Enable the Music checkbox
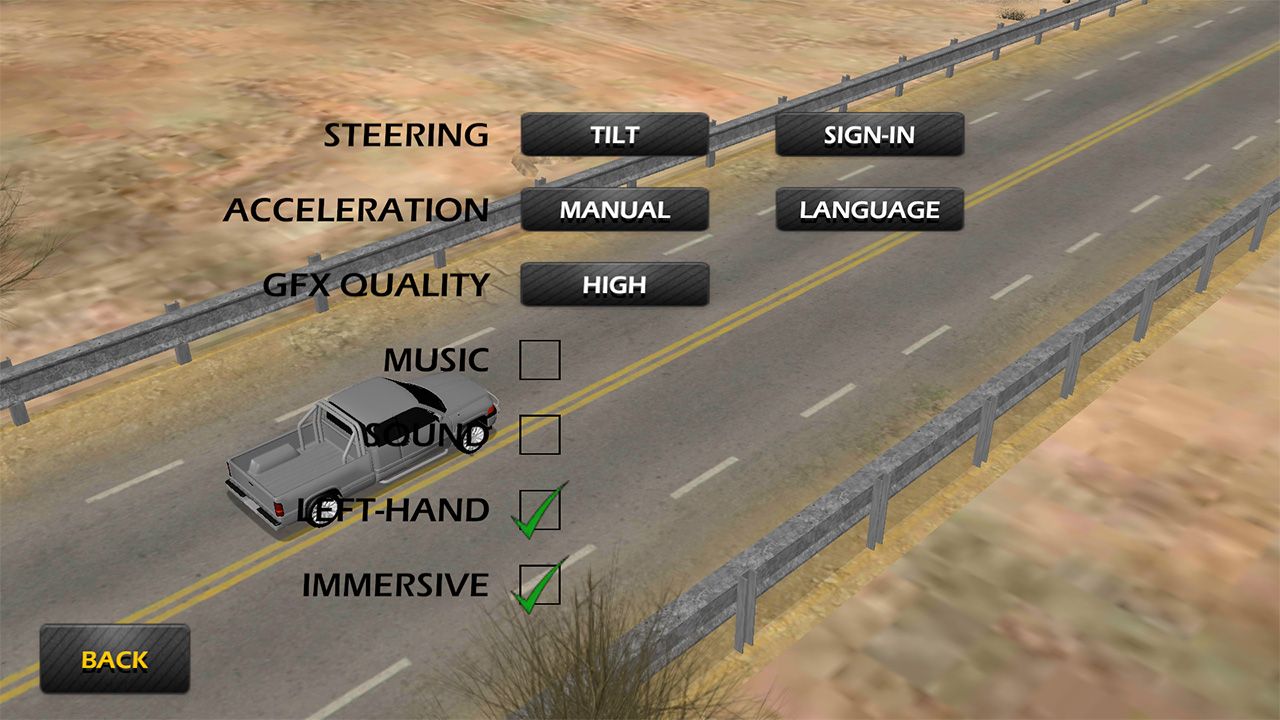Viewport: 1280px width, 720px height. click(x=540, y=360)
